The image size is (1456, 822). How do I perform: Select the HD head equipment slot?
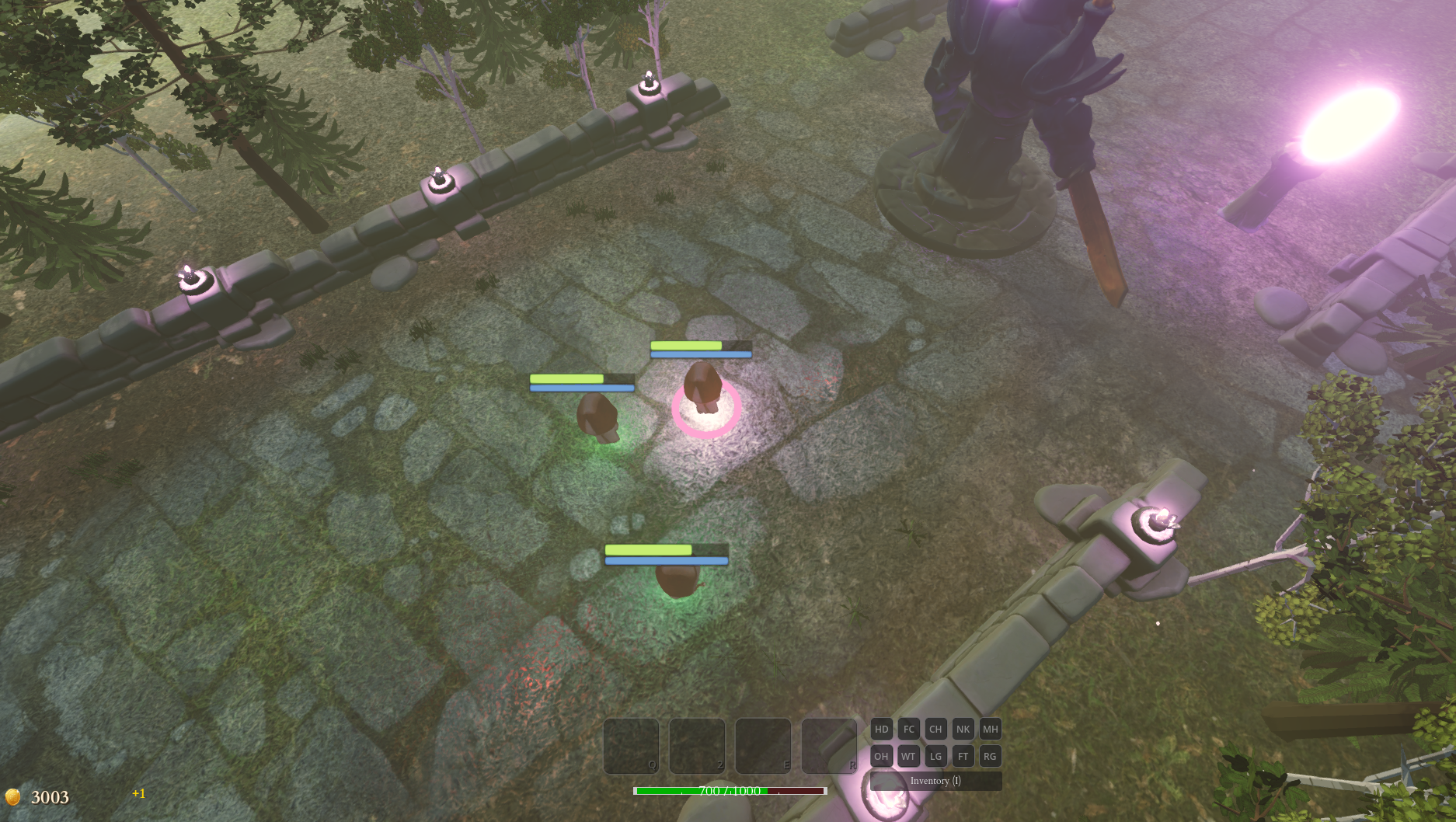[881, 729]
